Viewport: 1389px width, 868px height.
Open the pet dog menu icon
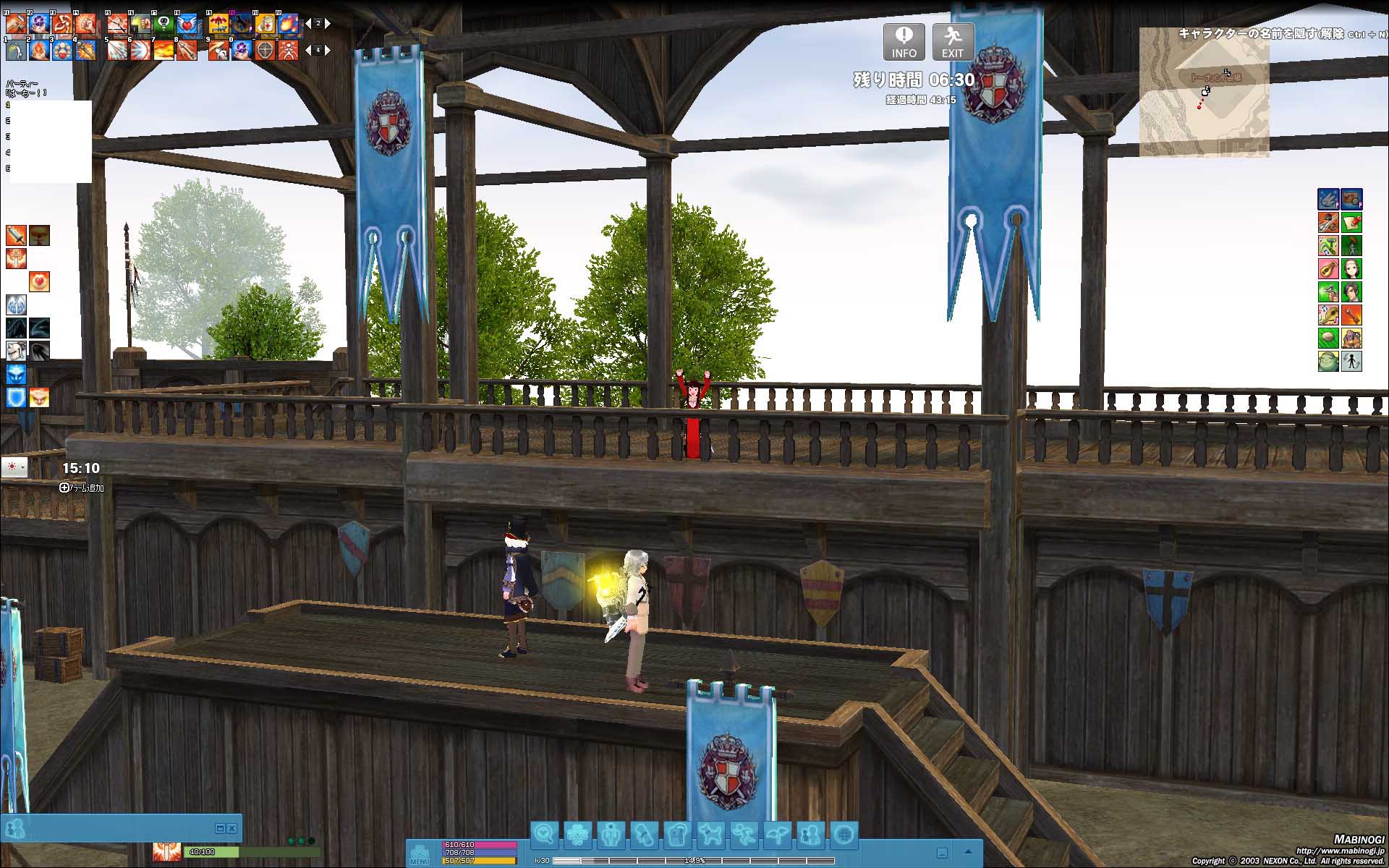coord(711,835)
